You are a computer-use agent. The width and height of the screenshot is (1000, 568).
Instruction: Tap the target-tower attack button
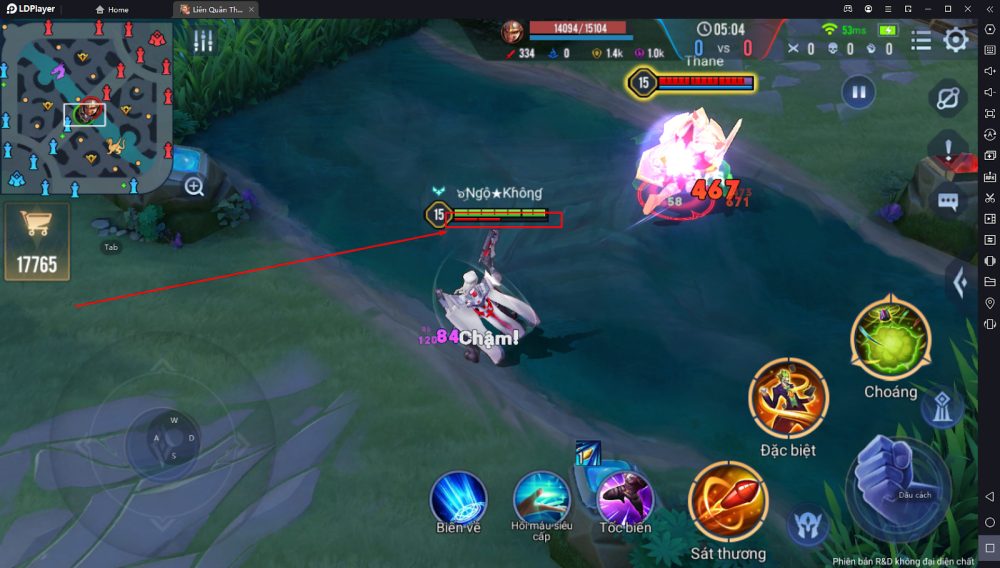[x=941, y=405]
